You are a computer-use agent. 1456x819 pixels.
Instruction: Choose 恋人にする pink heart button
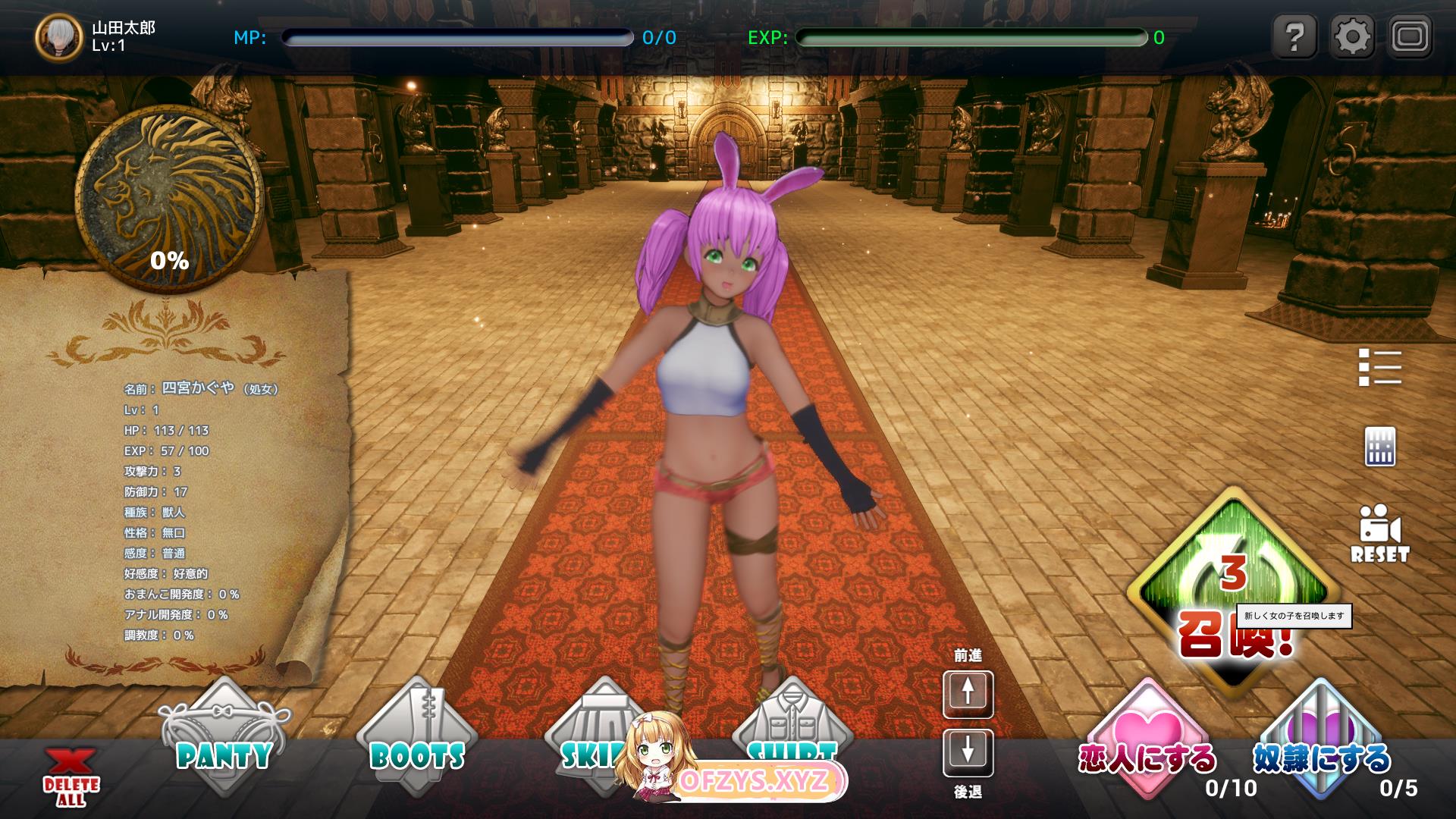[x=1147, y=739]
